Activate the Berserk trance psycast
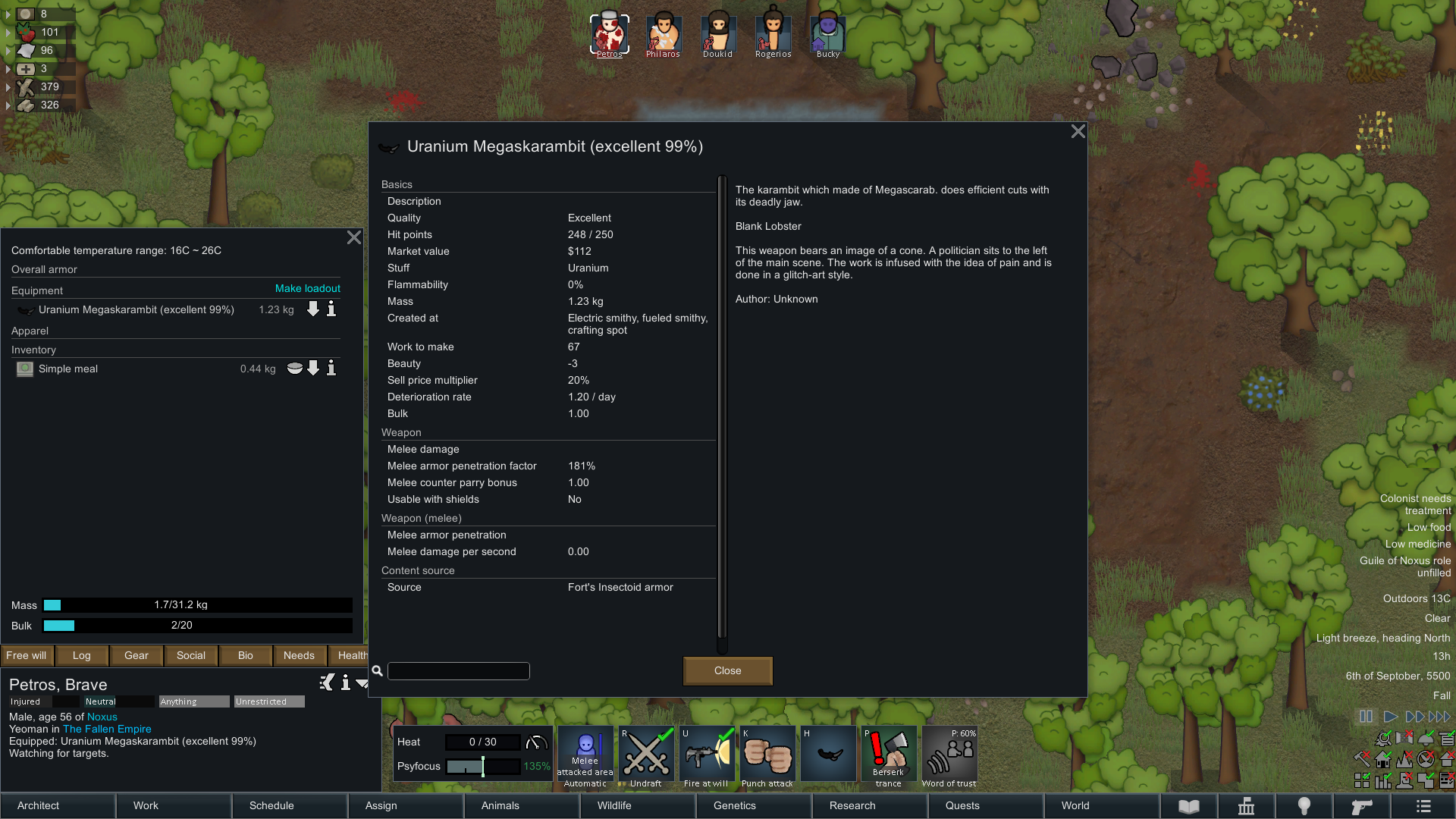The height and width of the screenshot is (819, 1456). 888,757
